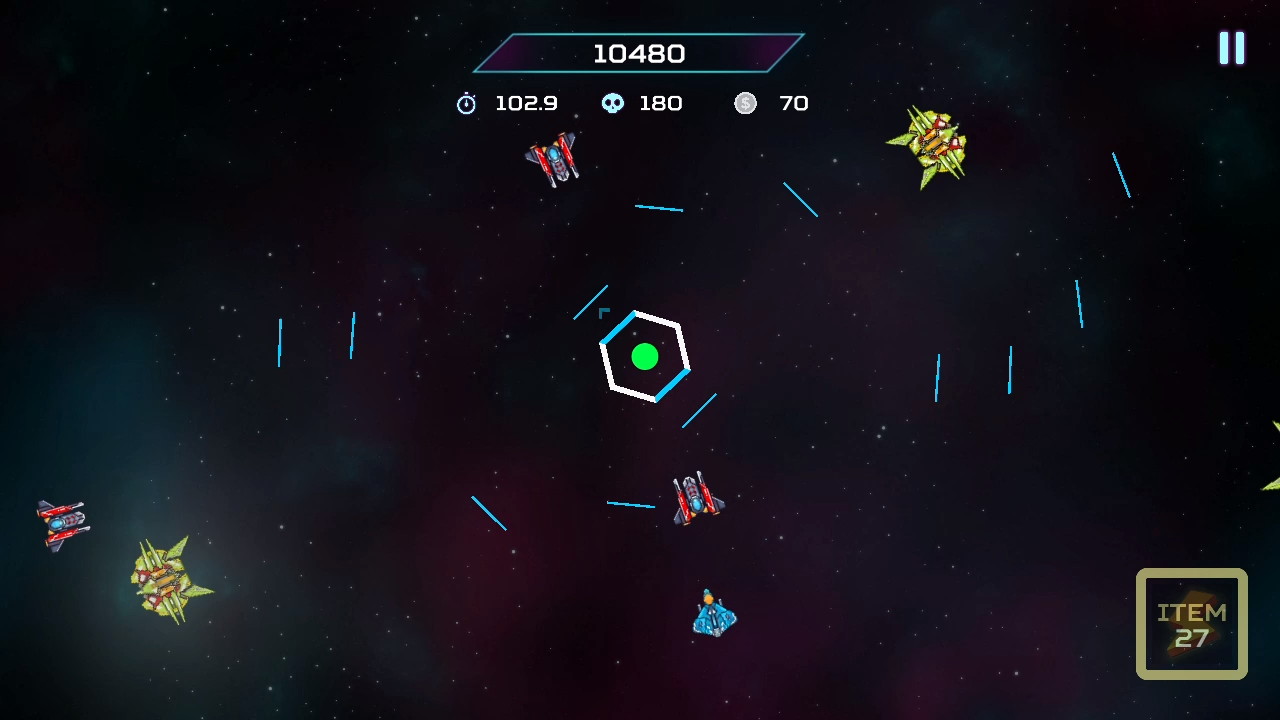This screenshot has height=720, width=1280.
Task: Select the skull kill-count icon
Action: [x=613, y=103]
